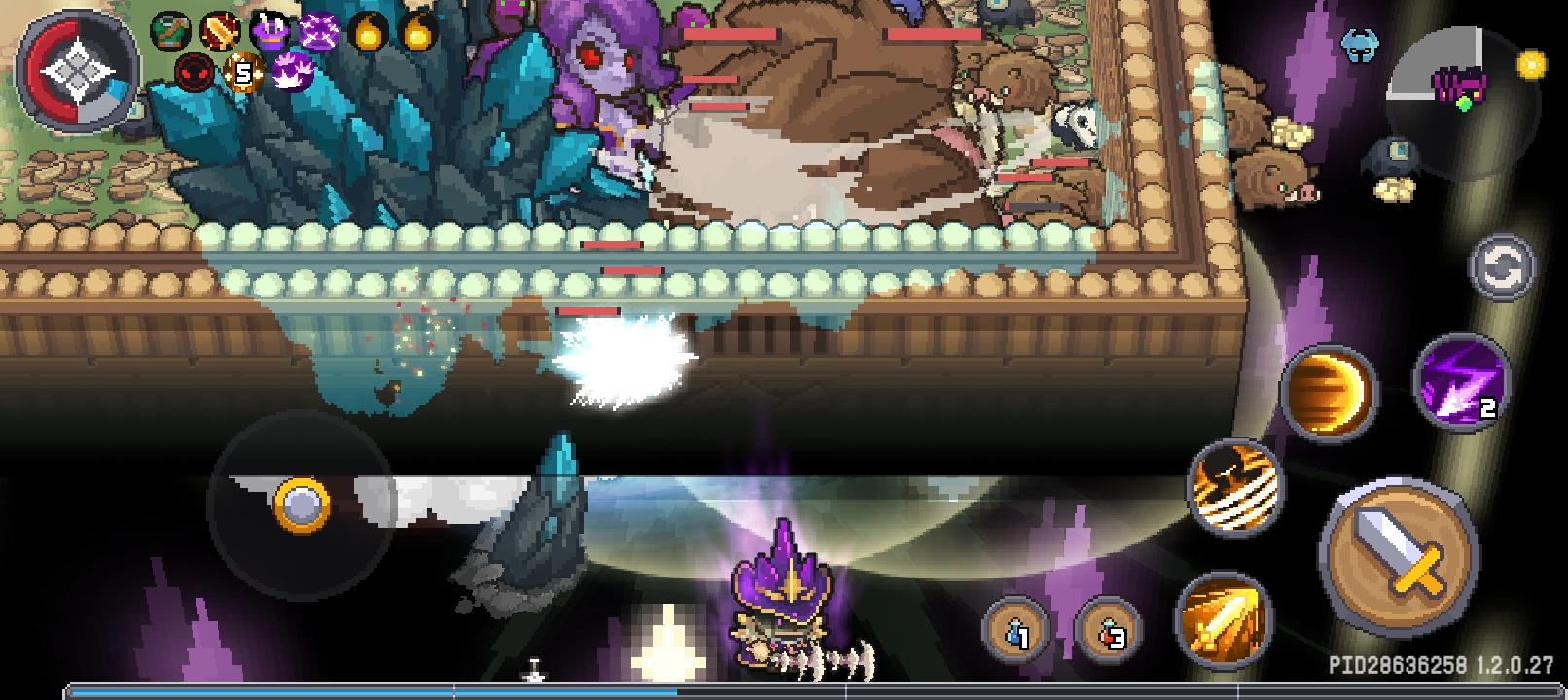Tap the crossed swords purple buff icon
Viewport: 1568px width, 700px height.
321,29
